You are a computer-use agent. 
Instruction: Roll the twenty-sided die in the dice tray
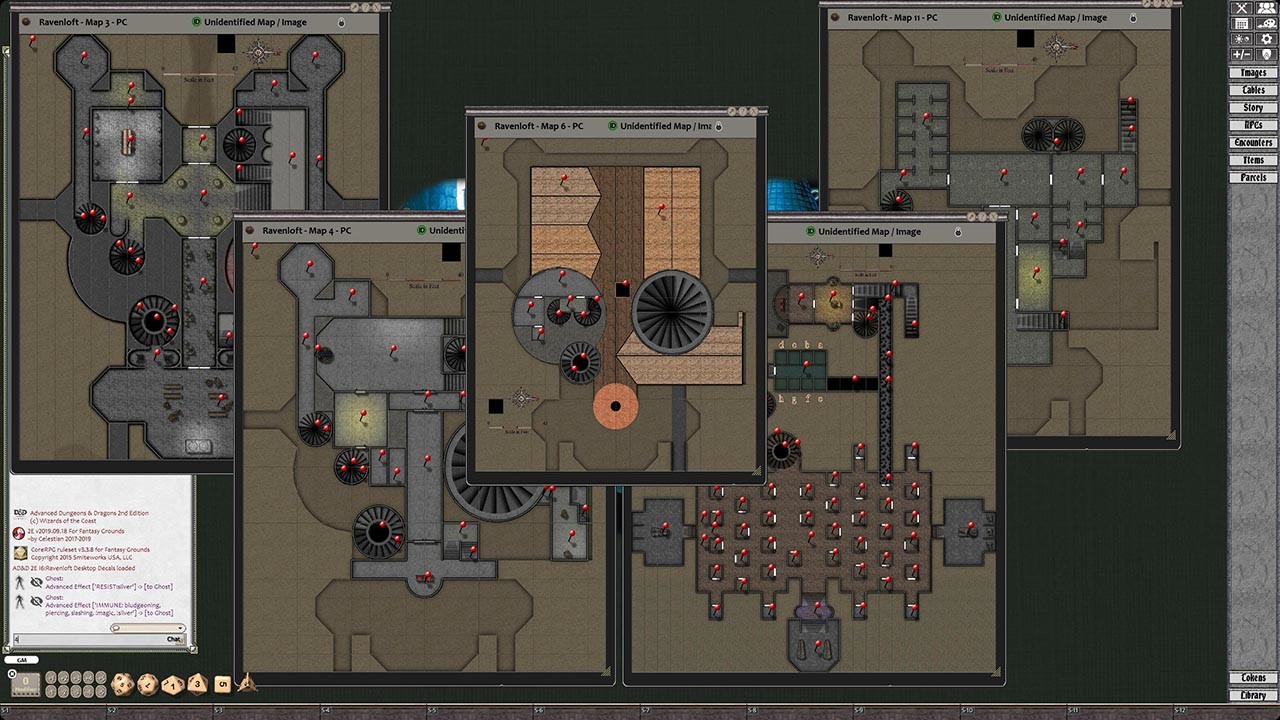point(122,685)
